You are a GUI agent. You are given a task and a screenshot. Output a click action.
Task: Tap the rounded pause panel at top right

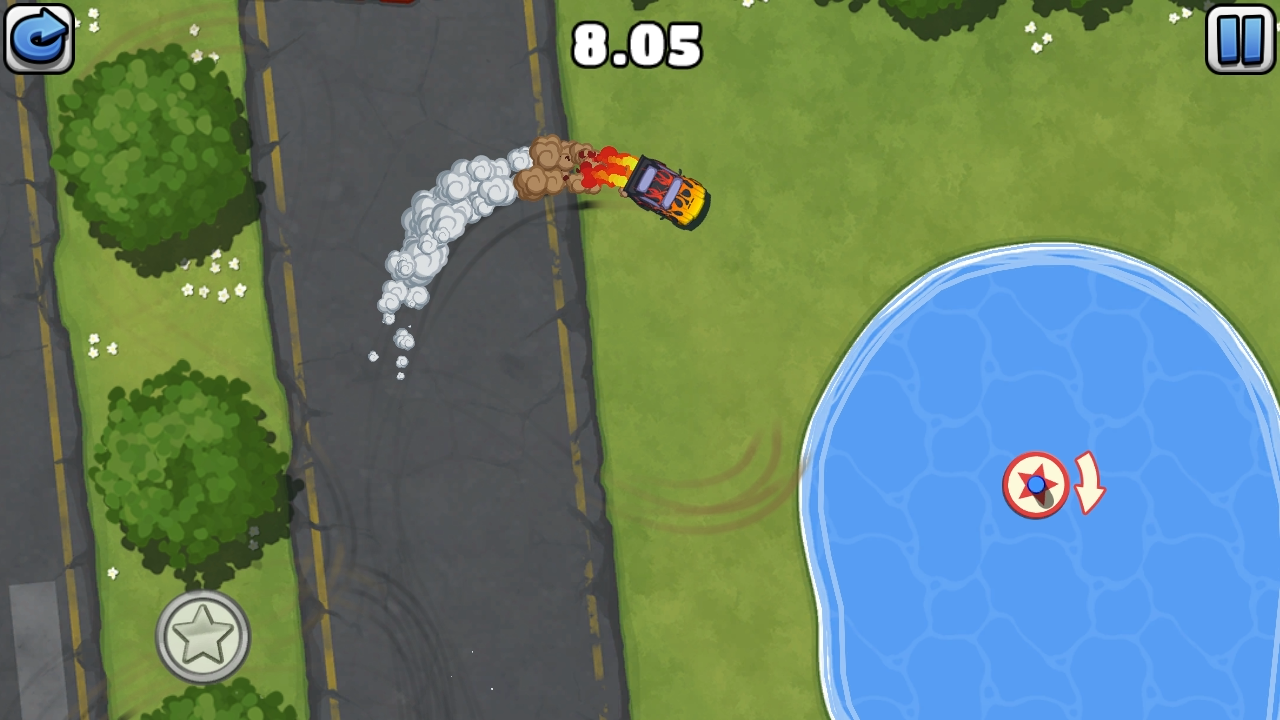click(1240, 38)
